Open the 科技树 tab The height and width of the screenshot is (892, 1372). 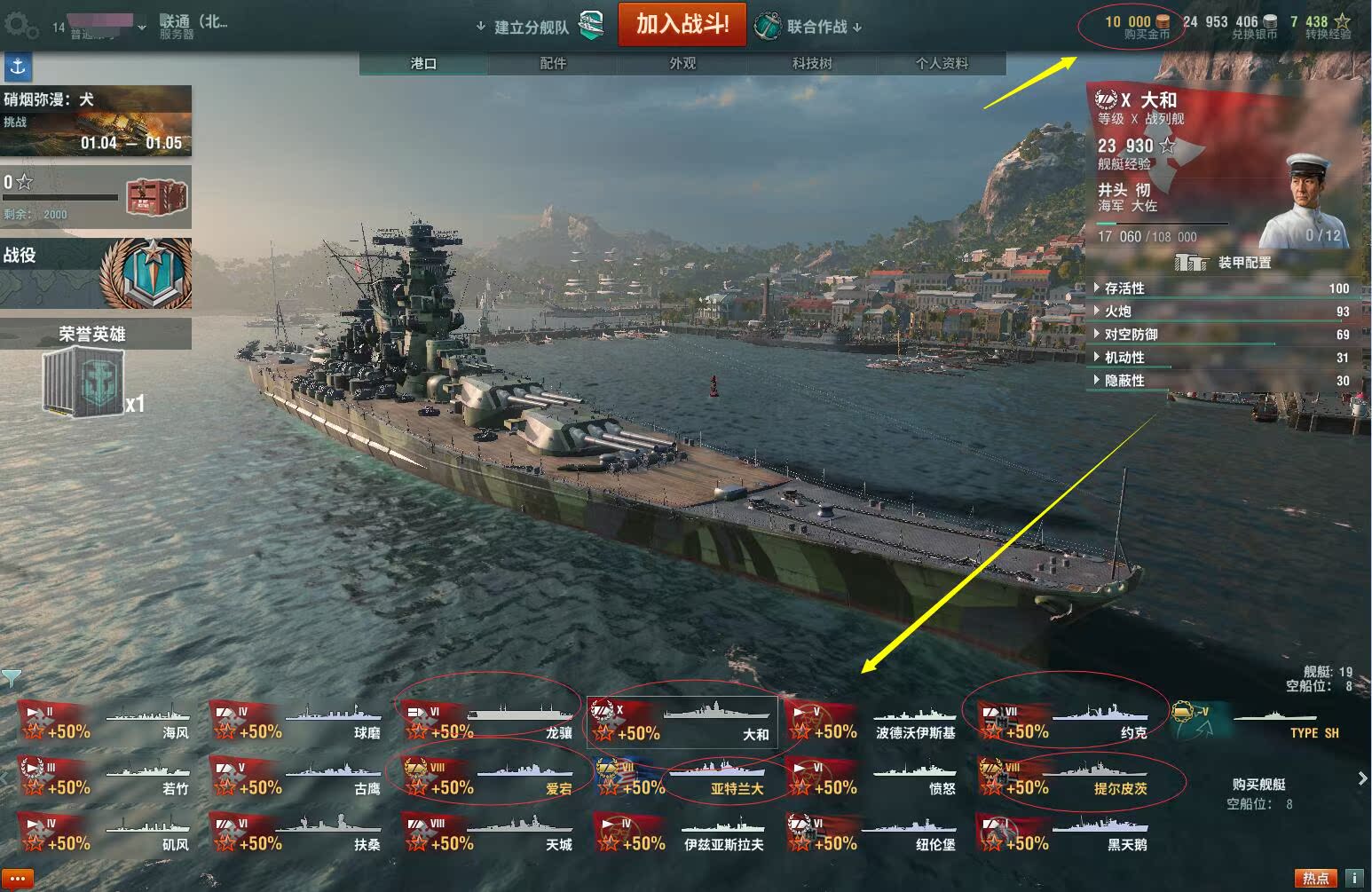[812, 63]
